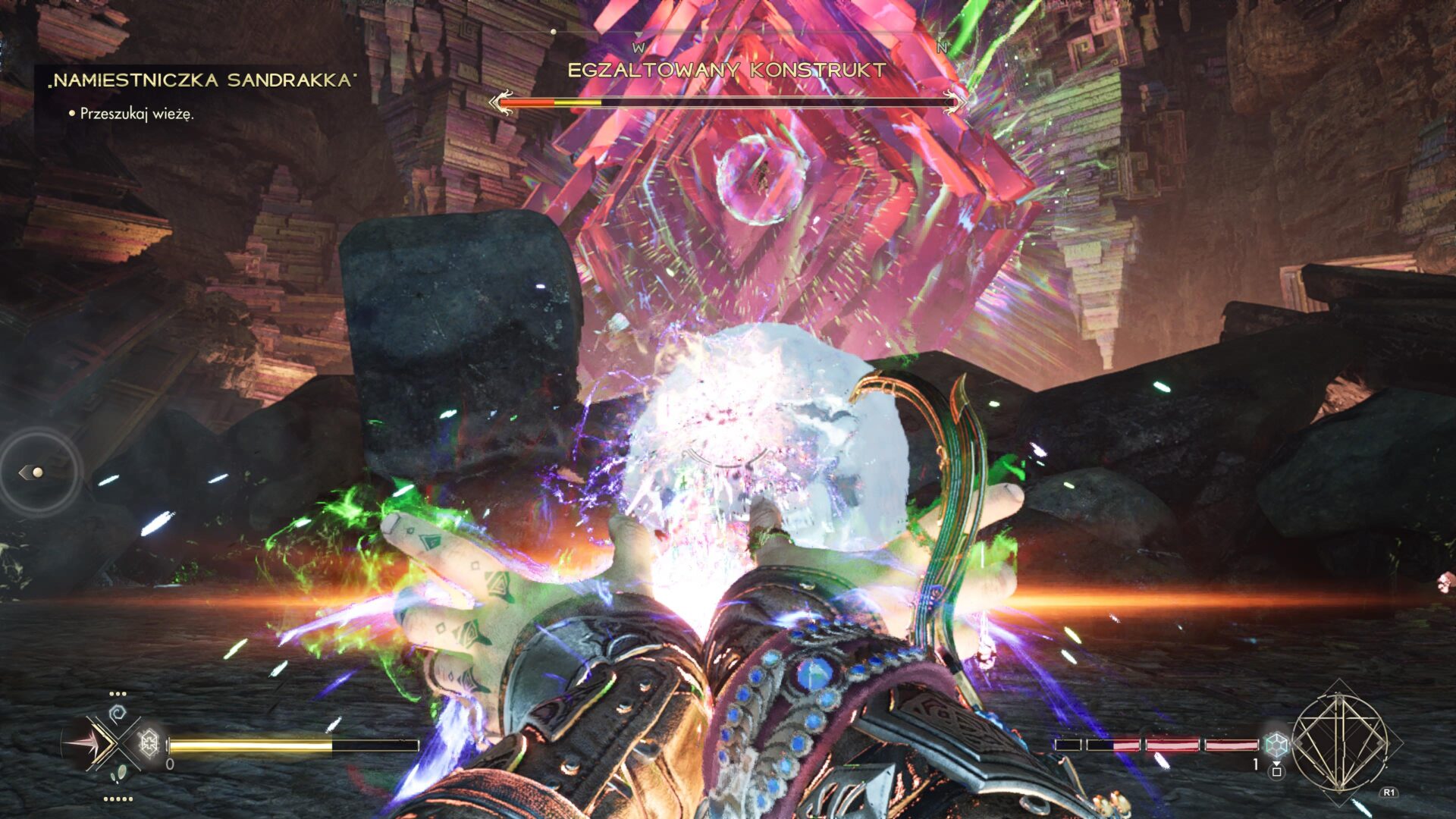Screen dimensions: 1456x819
Task: Expand the five-dot row below crosshair emblem
Action: coord(119,799)
